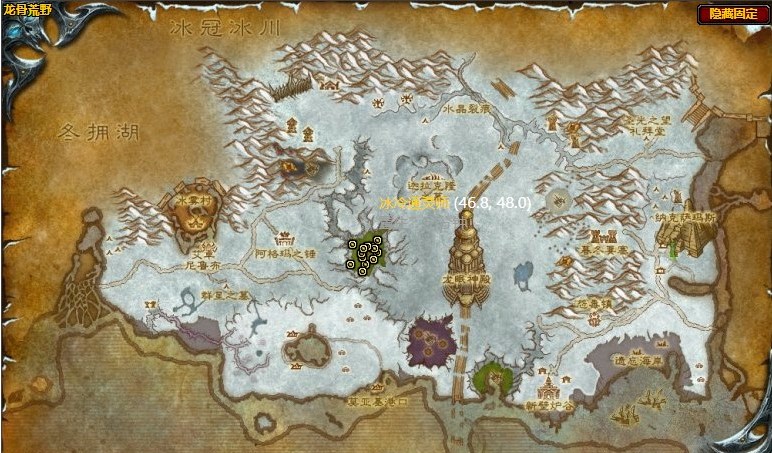
Task: Select the 群星之墓 location label
Action: tap(224, 296)
